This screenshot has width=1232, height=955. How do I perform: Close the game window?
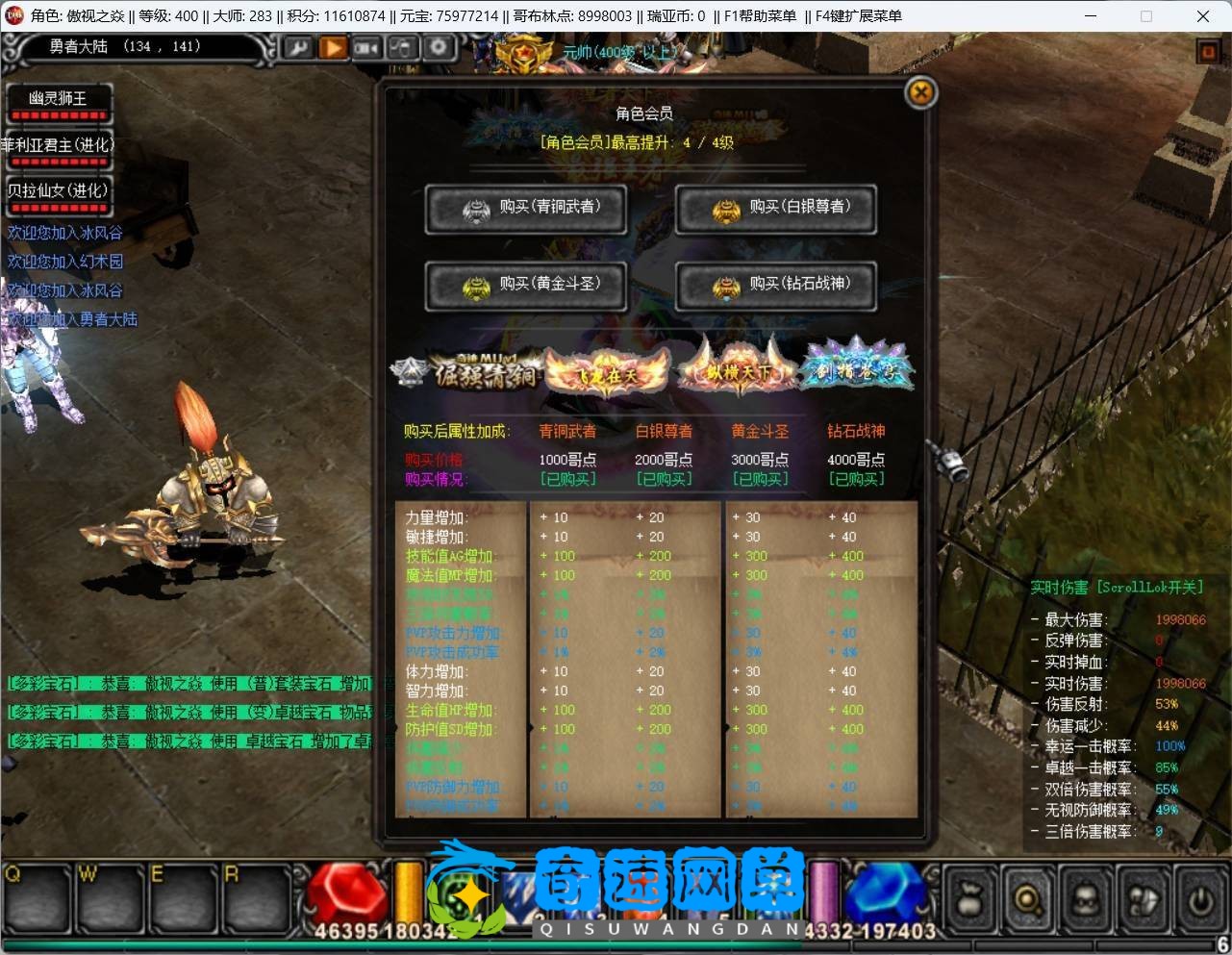coord(1202,15)
